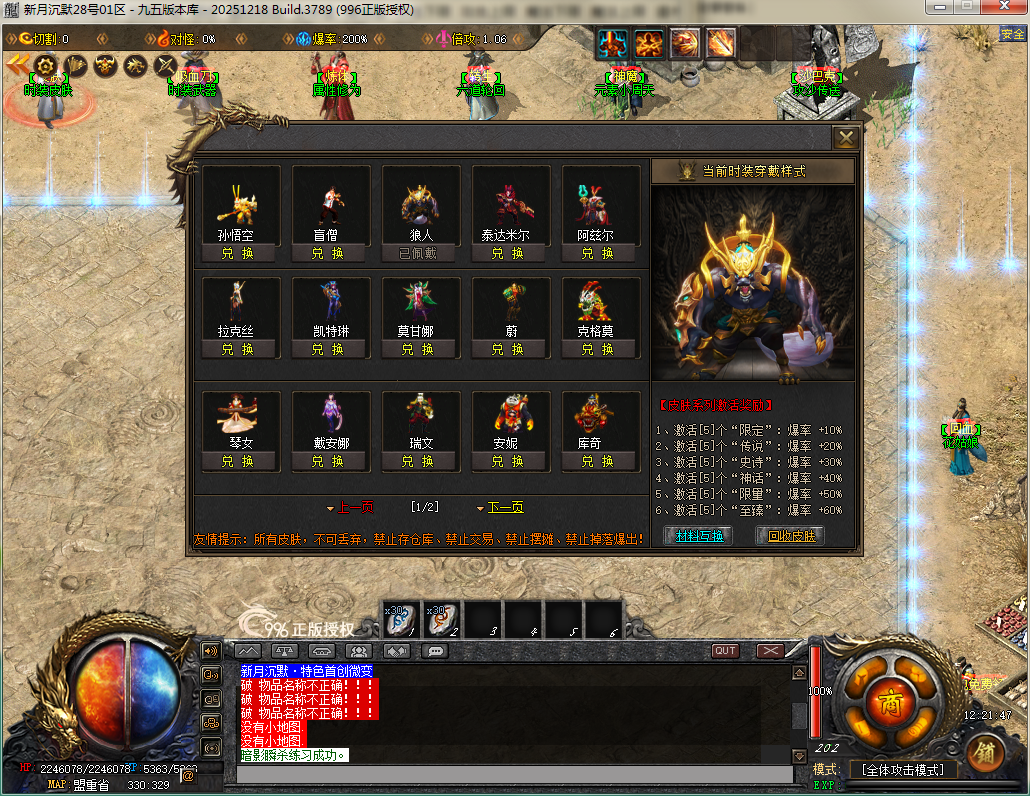Close the skin exchange window
Image resolution: width=1030 pixels, height=796 pixels.
coord(846,138)
